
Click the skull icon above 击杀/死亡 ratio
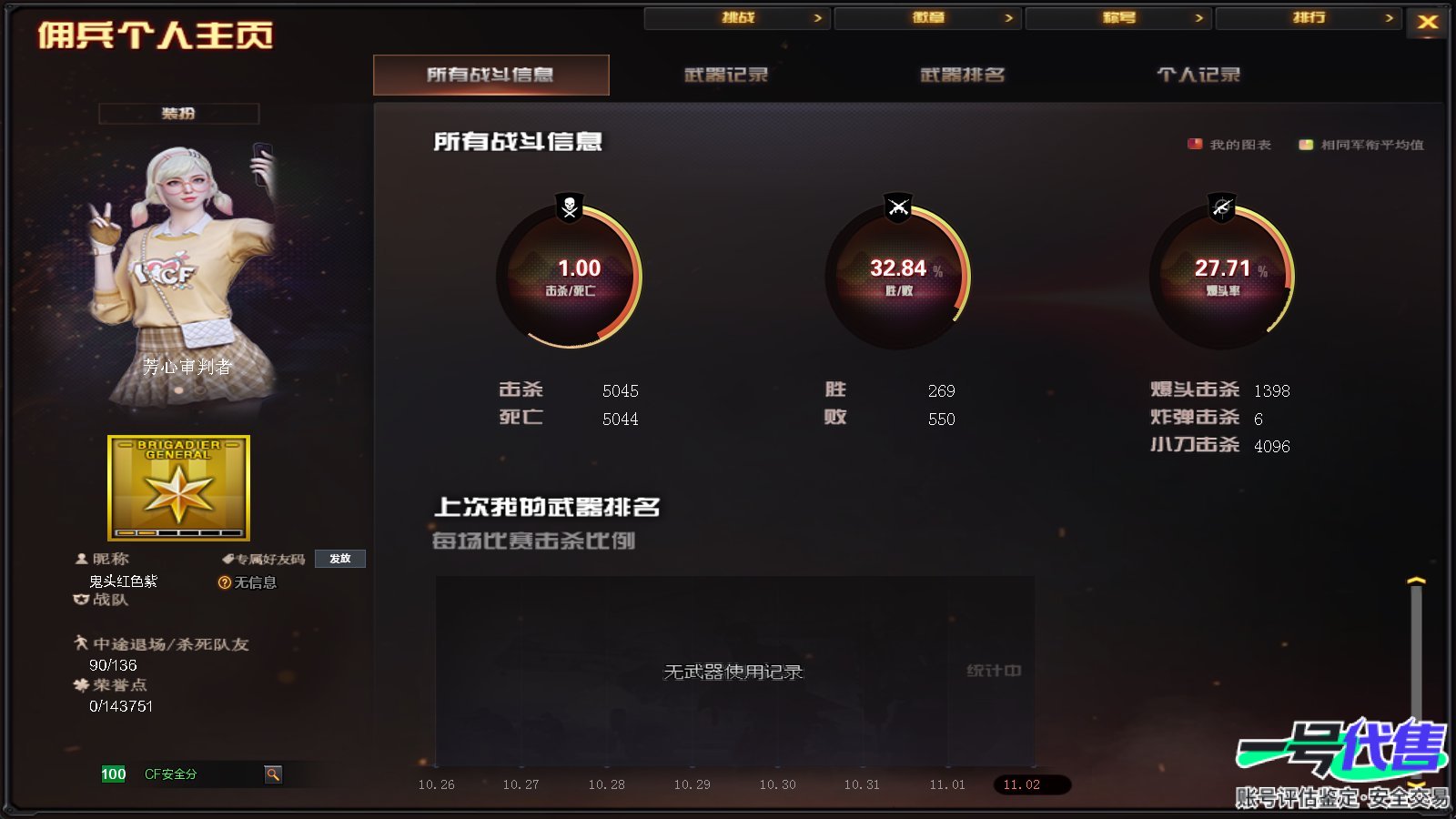coord(568,207)
